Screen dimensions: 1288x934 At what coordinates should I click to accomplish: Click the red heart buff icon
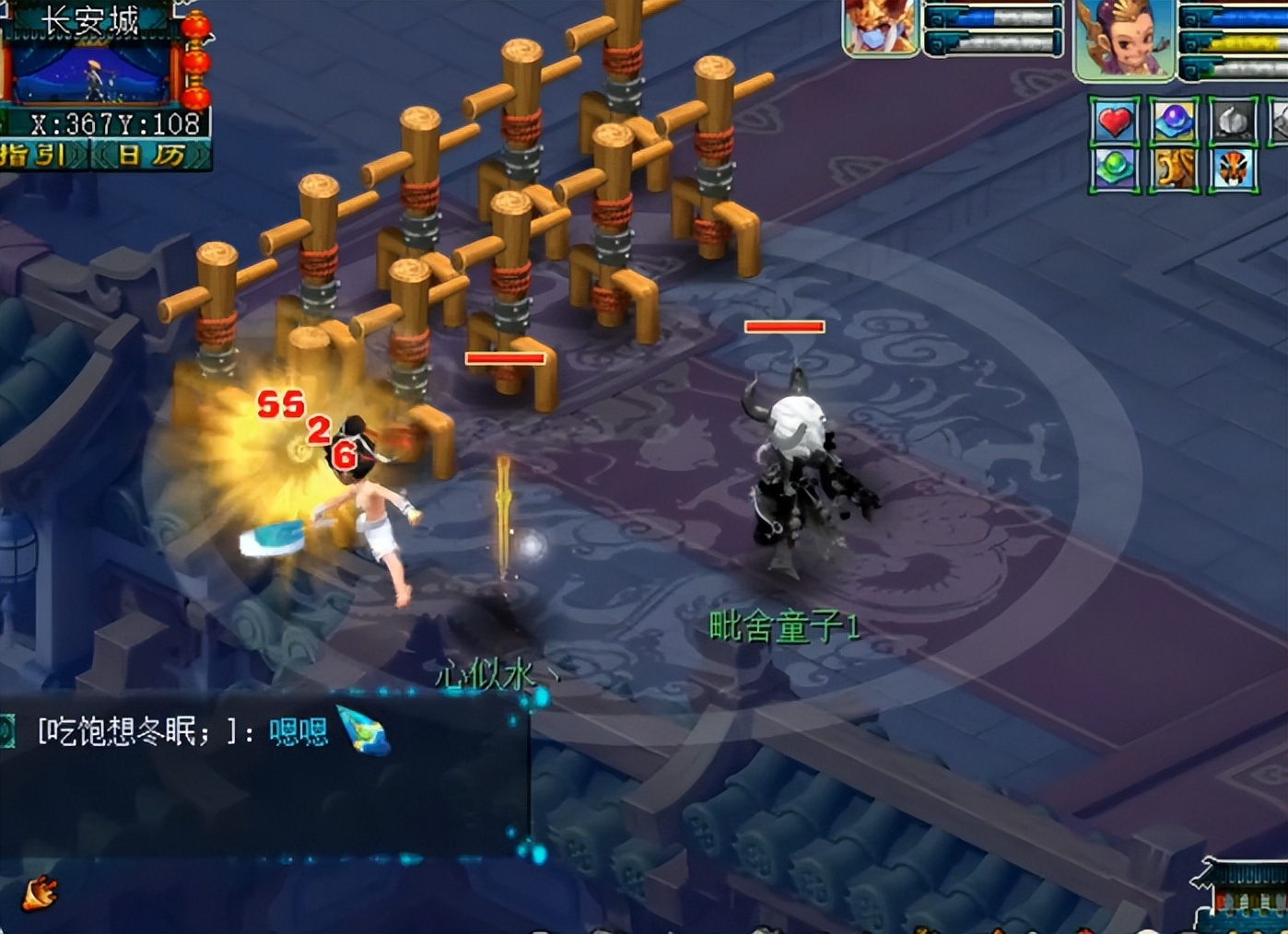(x=1115, y=122)
